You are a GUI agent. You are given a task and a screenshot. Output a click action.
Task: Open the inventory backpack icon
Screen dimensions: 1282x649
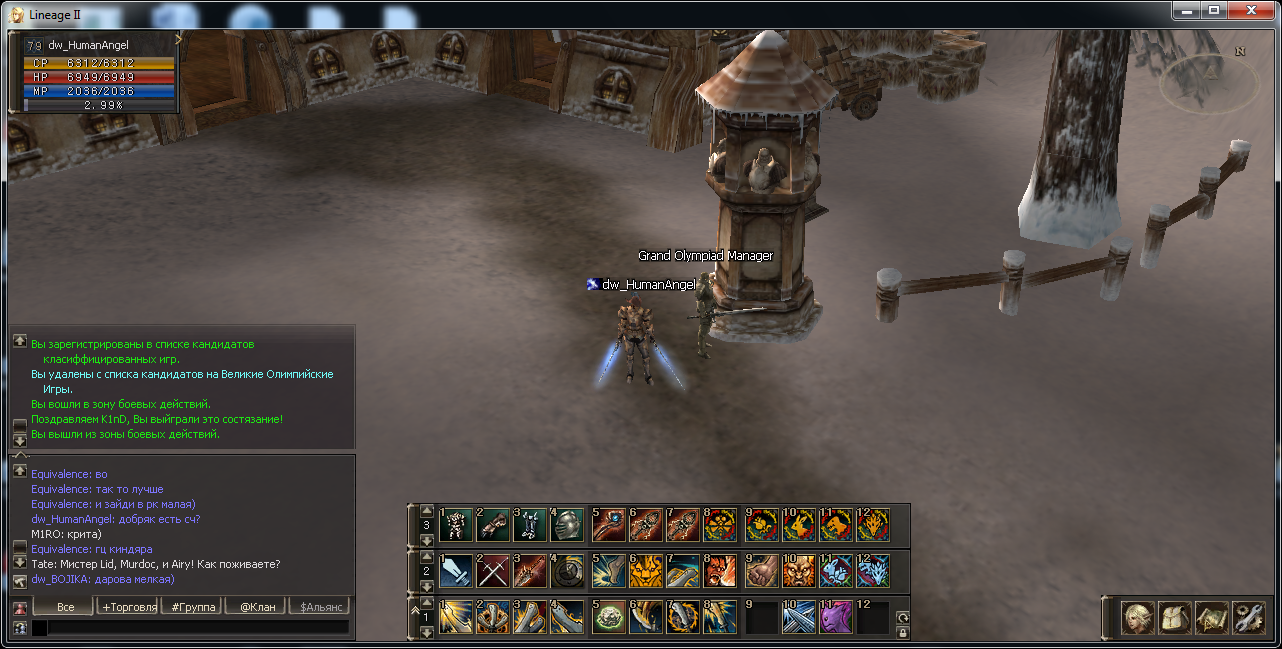tap(1174, 618)
